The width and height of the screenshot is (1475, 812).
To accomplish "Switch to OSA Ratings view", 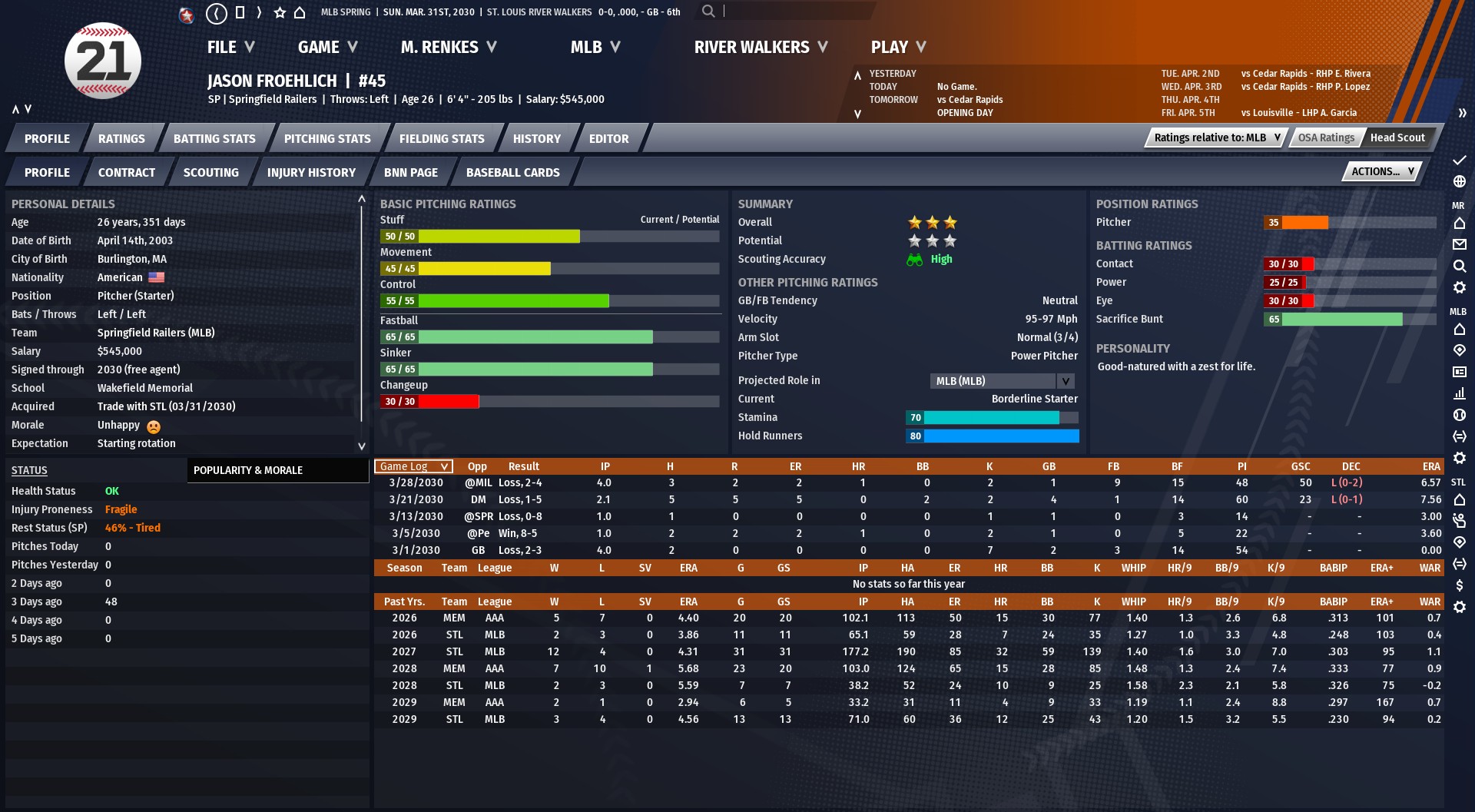I will click(x=1326, y=138).
